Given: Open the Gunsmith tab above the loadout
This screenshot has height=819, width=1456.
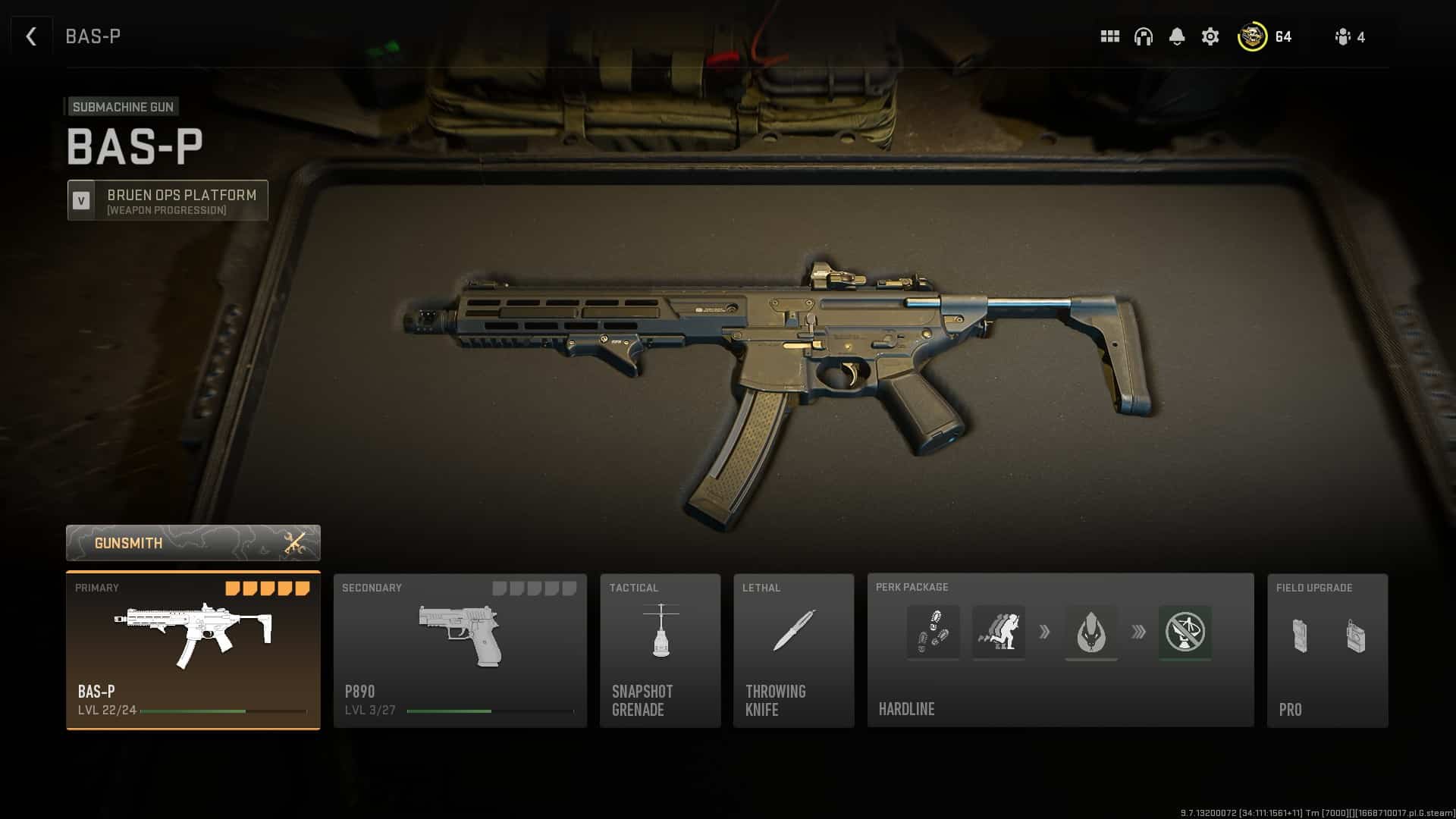Looking at the screenshot, I should [x=193, y=542].
